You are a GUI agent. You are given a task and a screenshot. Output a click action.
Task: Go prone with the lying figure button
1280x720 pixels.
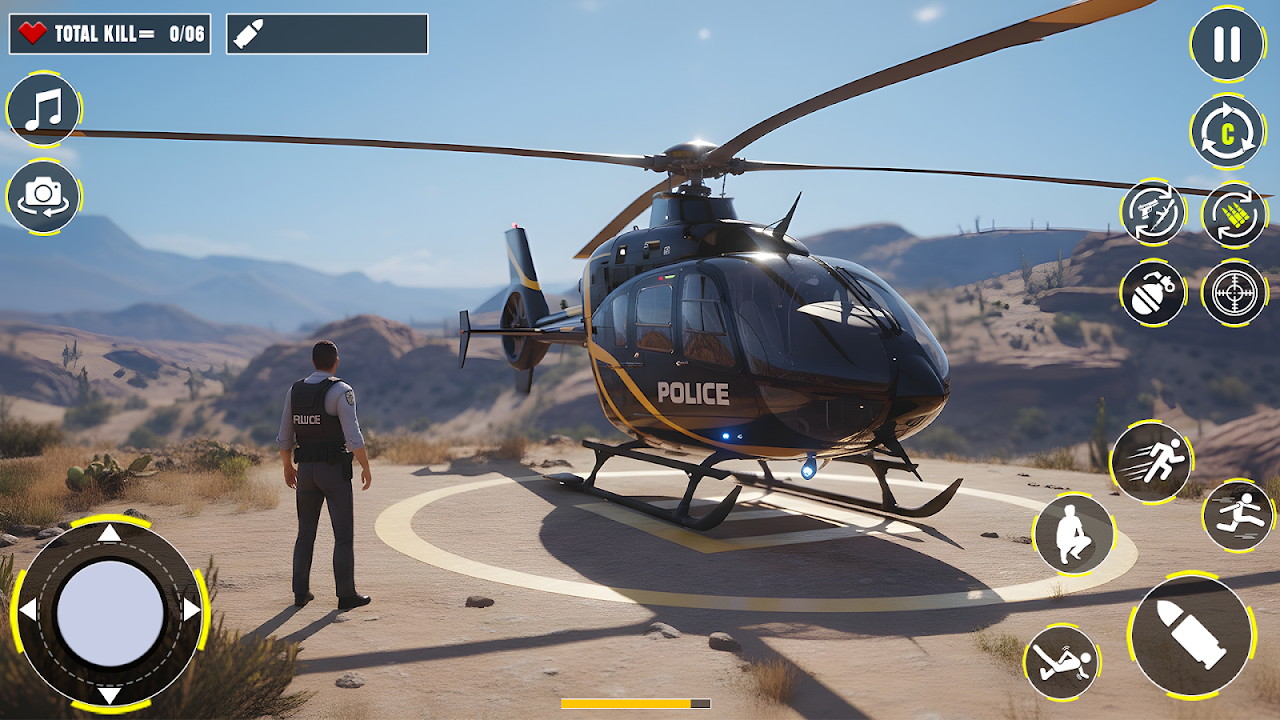coord(1061,662)
